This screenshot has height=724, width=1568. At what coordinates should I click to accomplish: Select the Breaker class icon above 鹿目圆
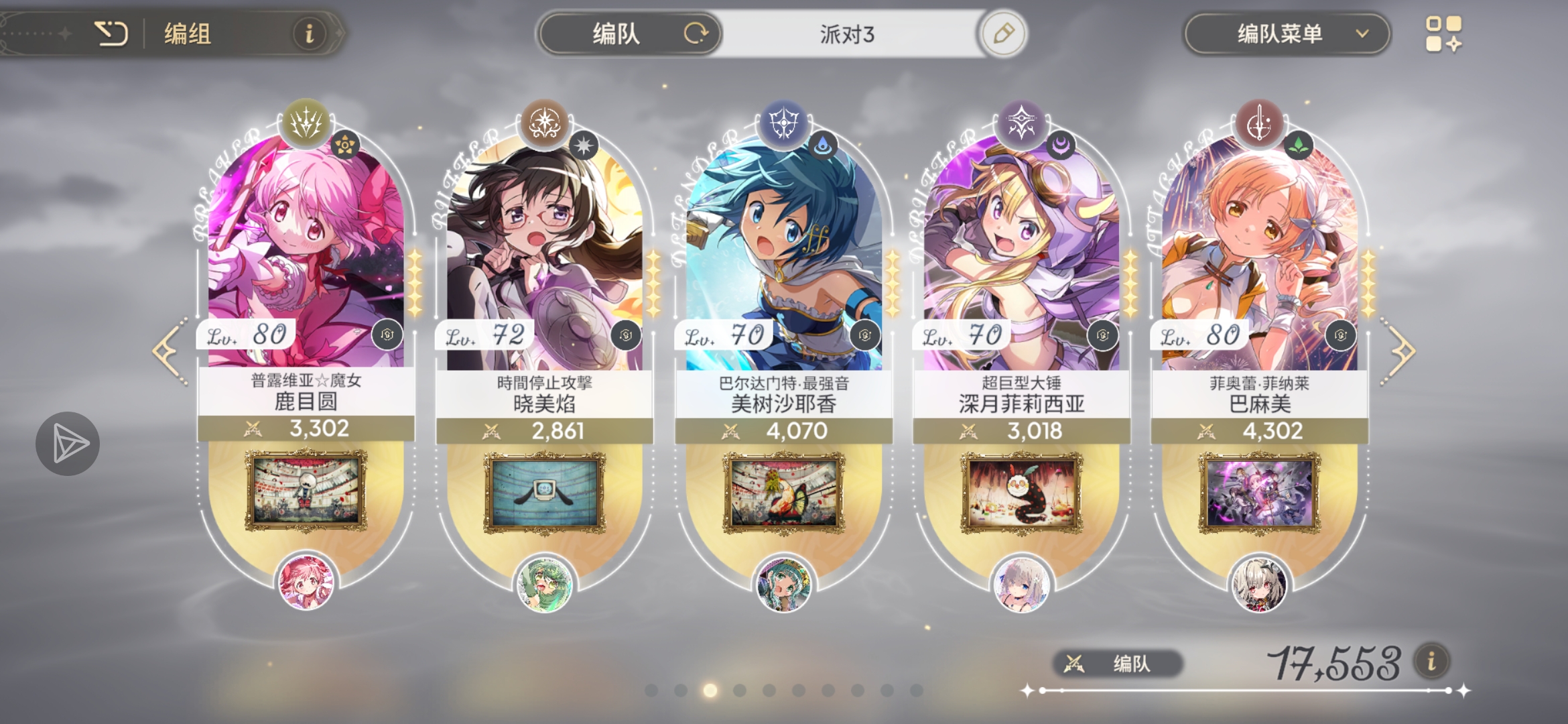pos(305,124)
